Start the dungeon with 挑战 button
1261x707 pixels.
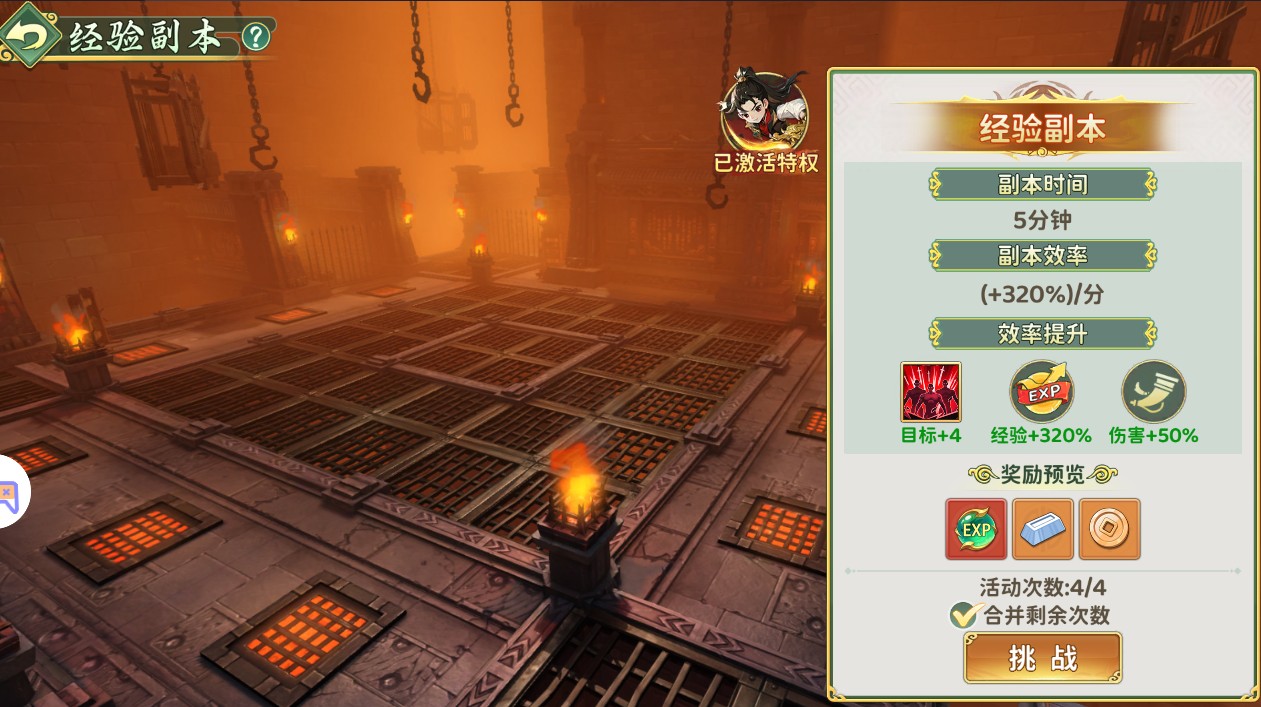[1042, 658]
